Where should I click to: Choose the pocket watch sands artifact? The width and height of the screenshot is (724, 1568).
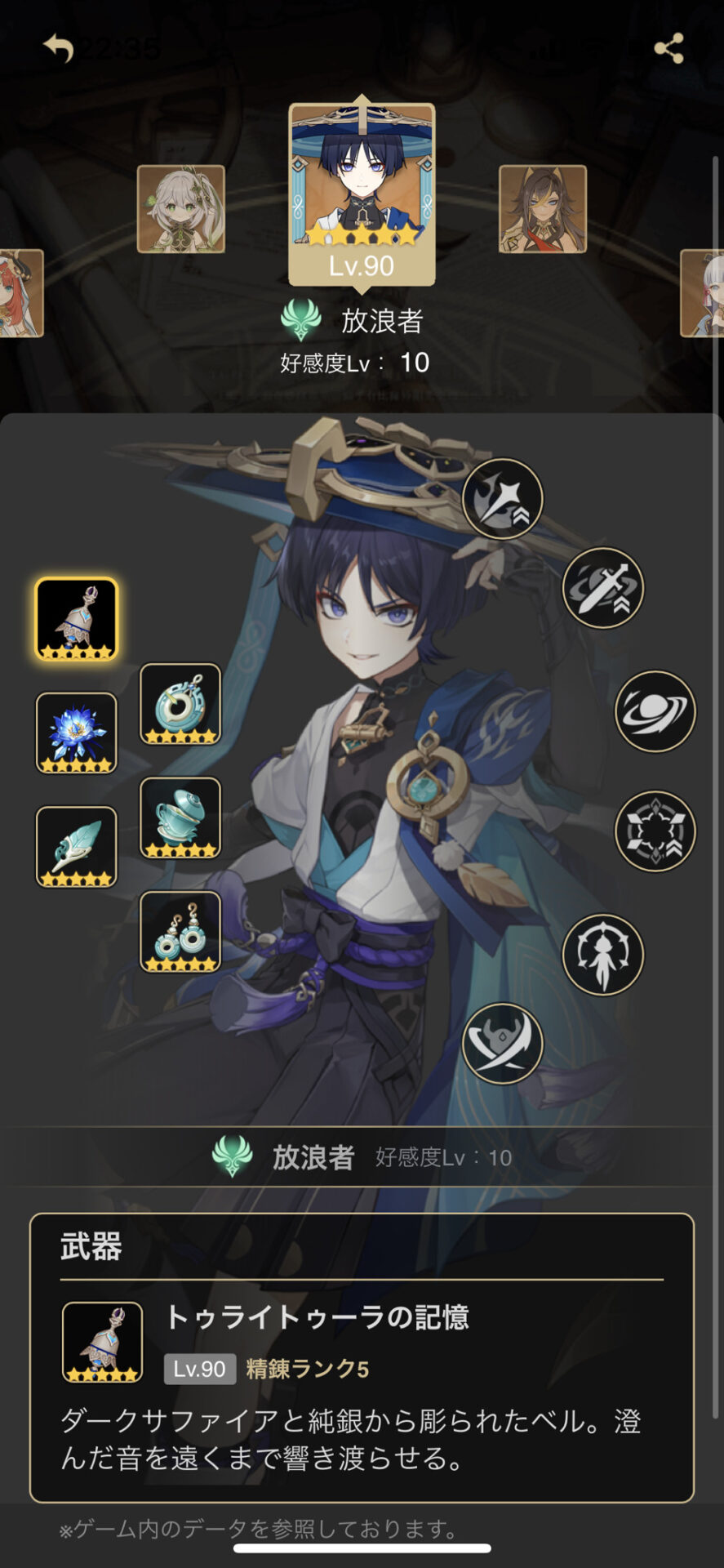coord(180,704)
